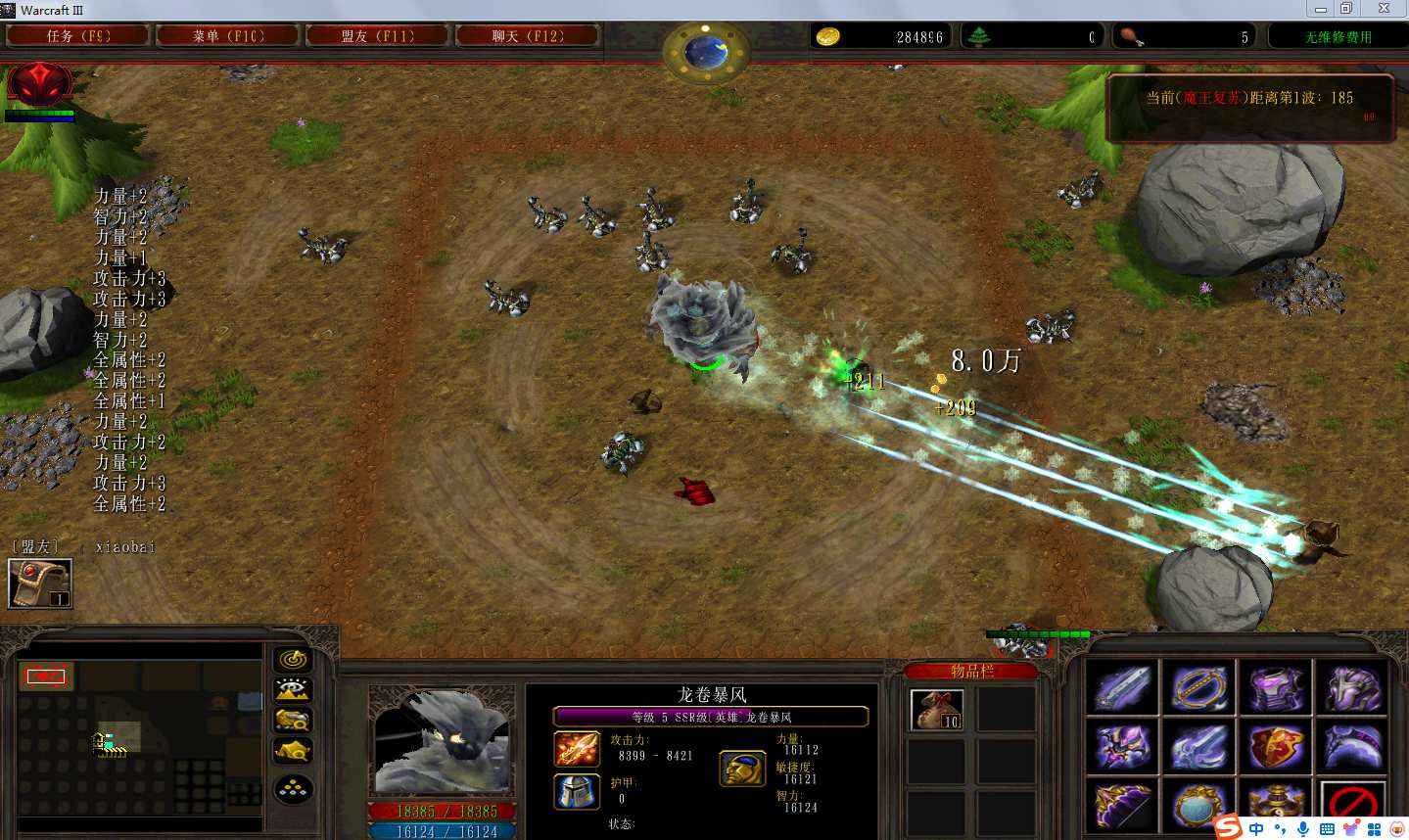
Task: Click the ally xiaobai hero portrait
Action: [40, 583]
